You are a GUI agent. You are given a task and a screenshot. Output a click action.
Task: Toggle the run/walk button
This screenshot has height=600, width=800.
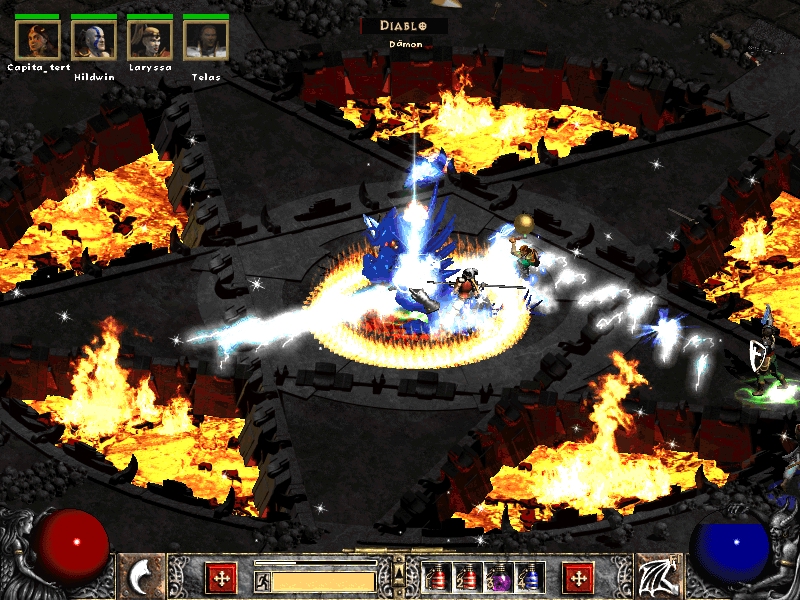[262, 581]
